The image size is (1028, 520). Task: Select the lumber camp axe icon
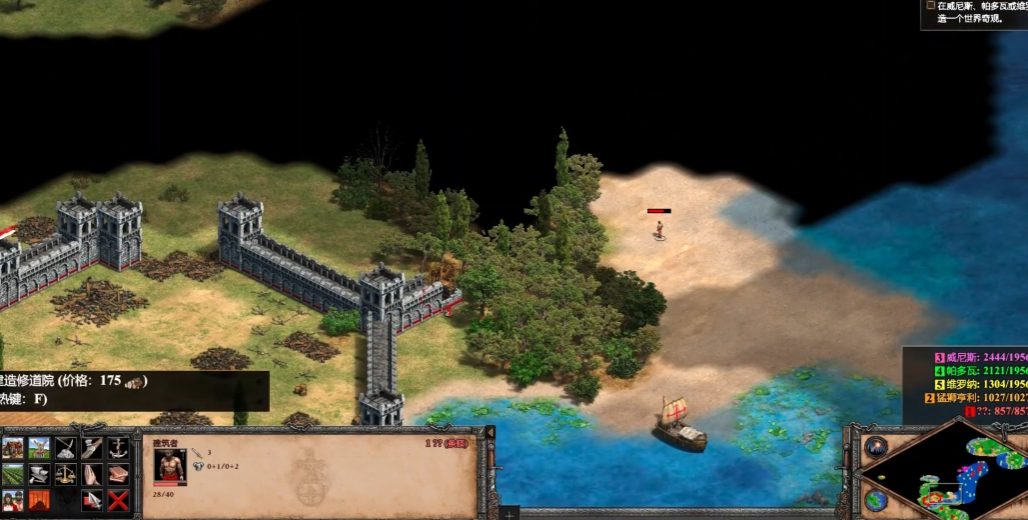pos(92,448)
